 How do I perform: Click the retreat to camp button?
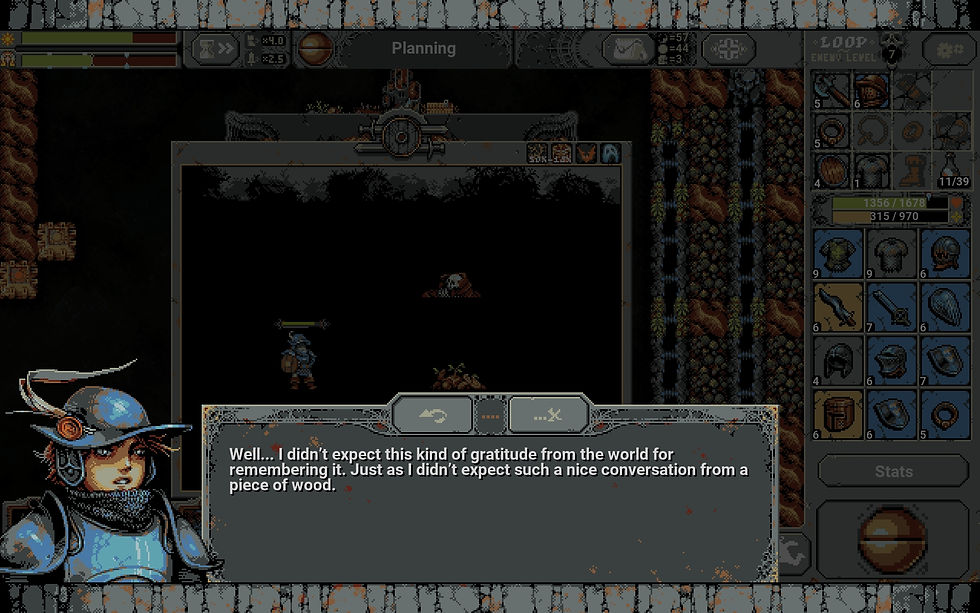pyautogui.click(x=728, y=48)
